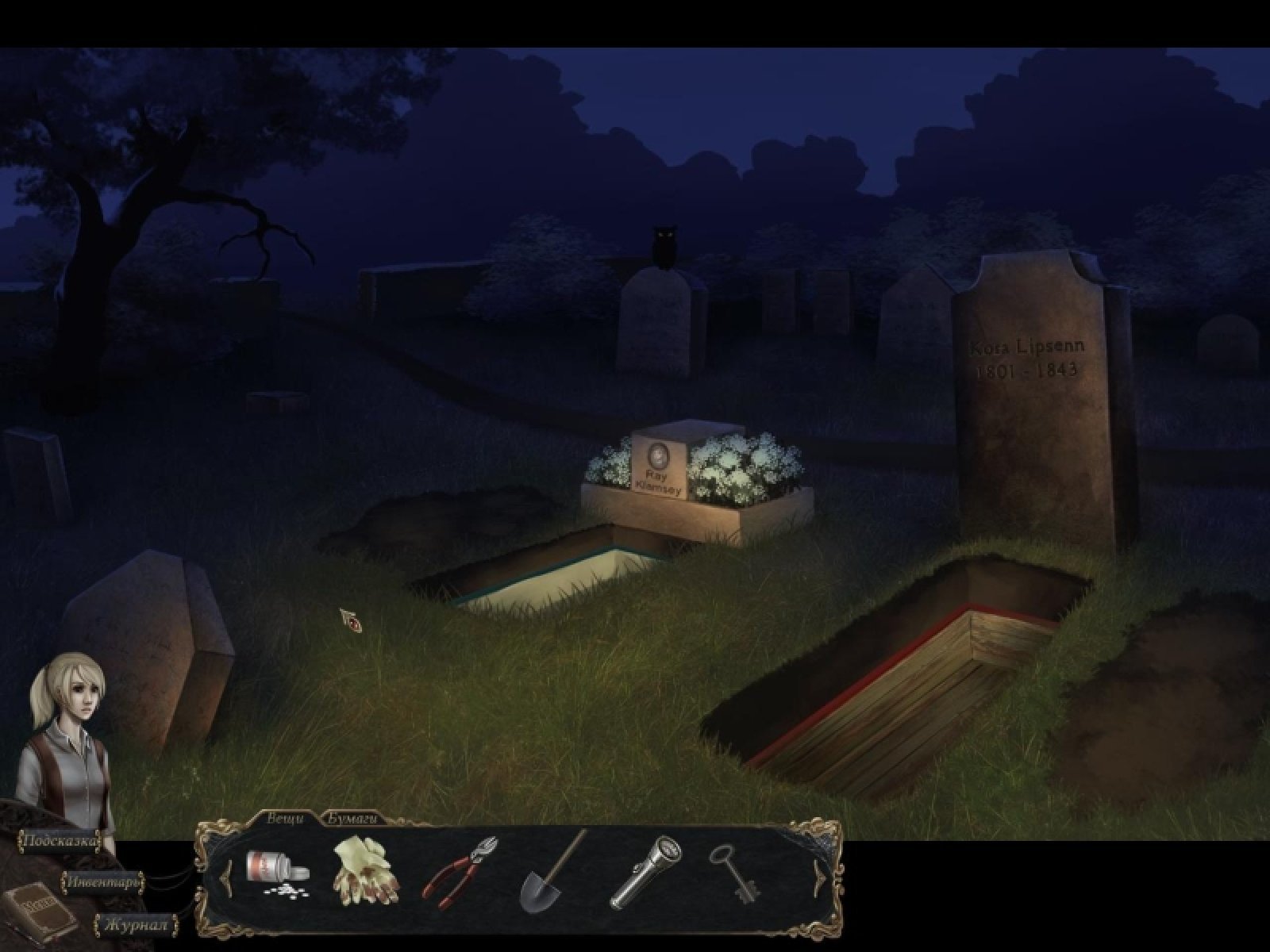Click the Подсказка hint button
1270x952 pixels.
[60, 841]
